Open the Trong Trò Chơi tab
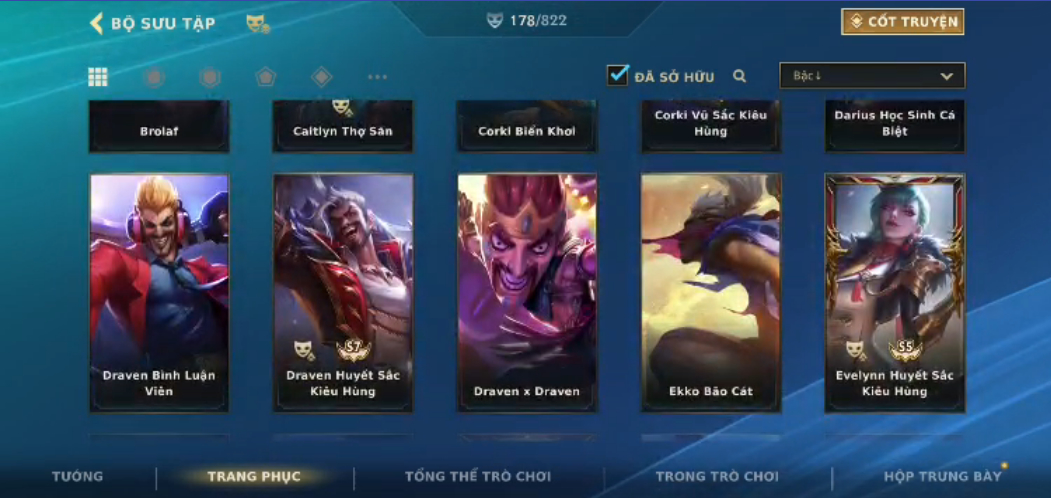Viewport: 1051px width, 498px height. click(717, 476)
